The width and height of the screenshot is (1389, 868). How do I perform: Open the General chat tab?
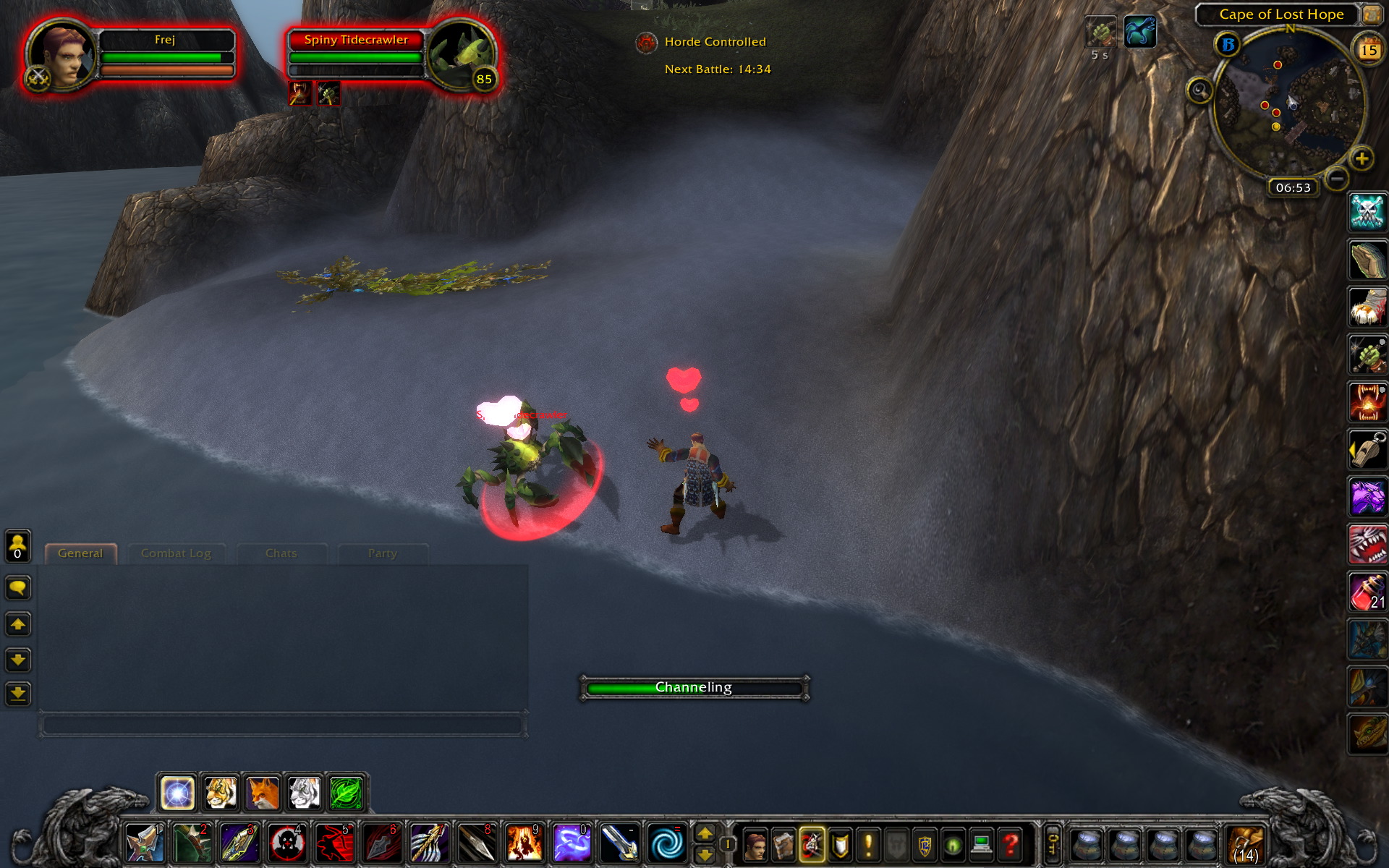[80, 553]
